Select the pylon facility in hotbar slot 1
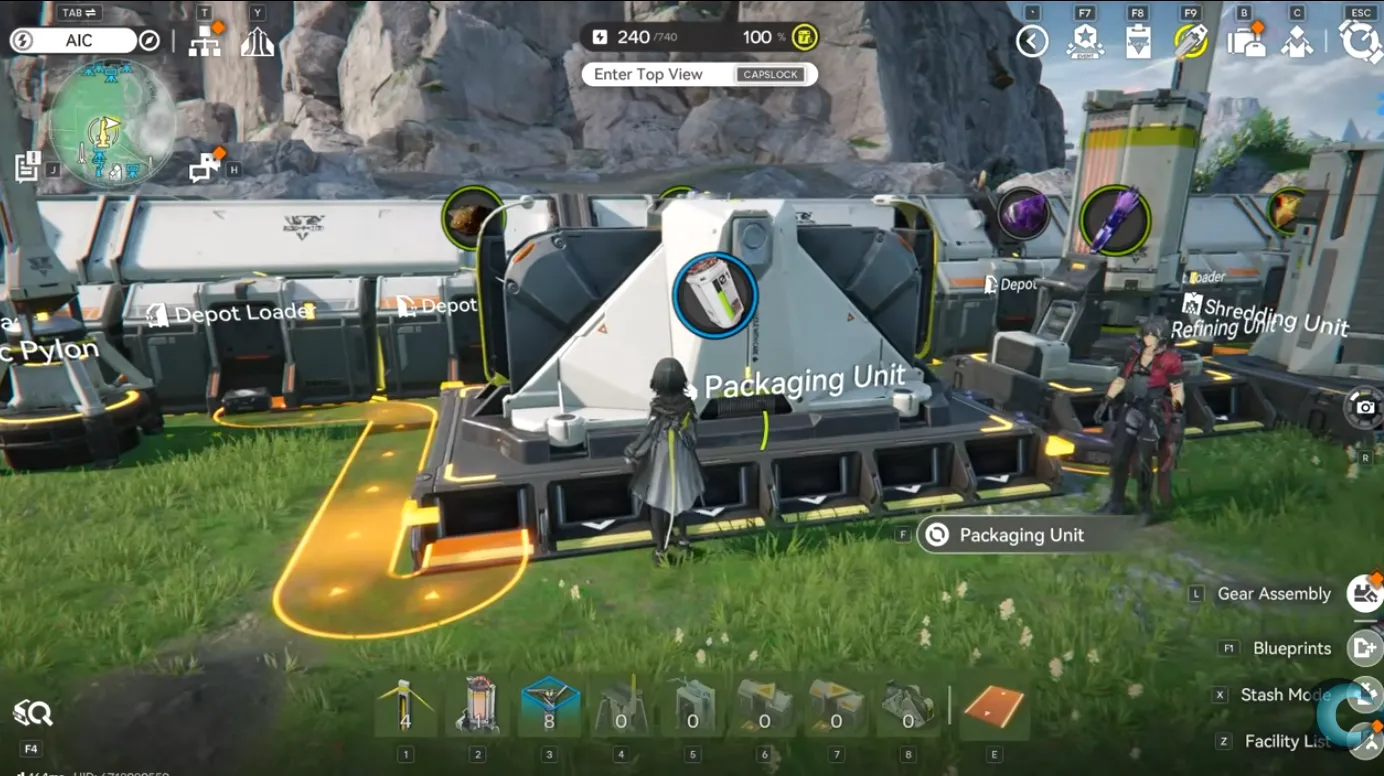The height and width of the screenshot is (776, 1384). click(405, 705)
